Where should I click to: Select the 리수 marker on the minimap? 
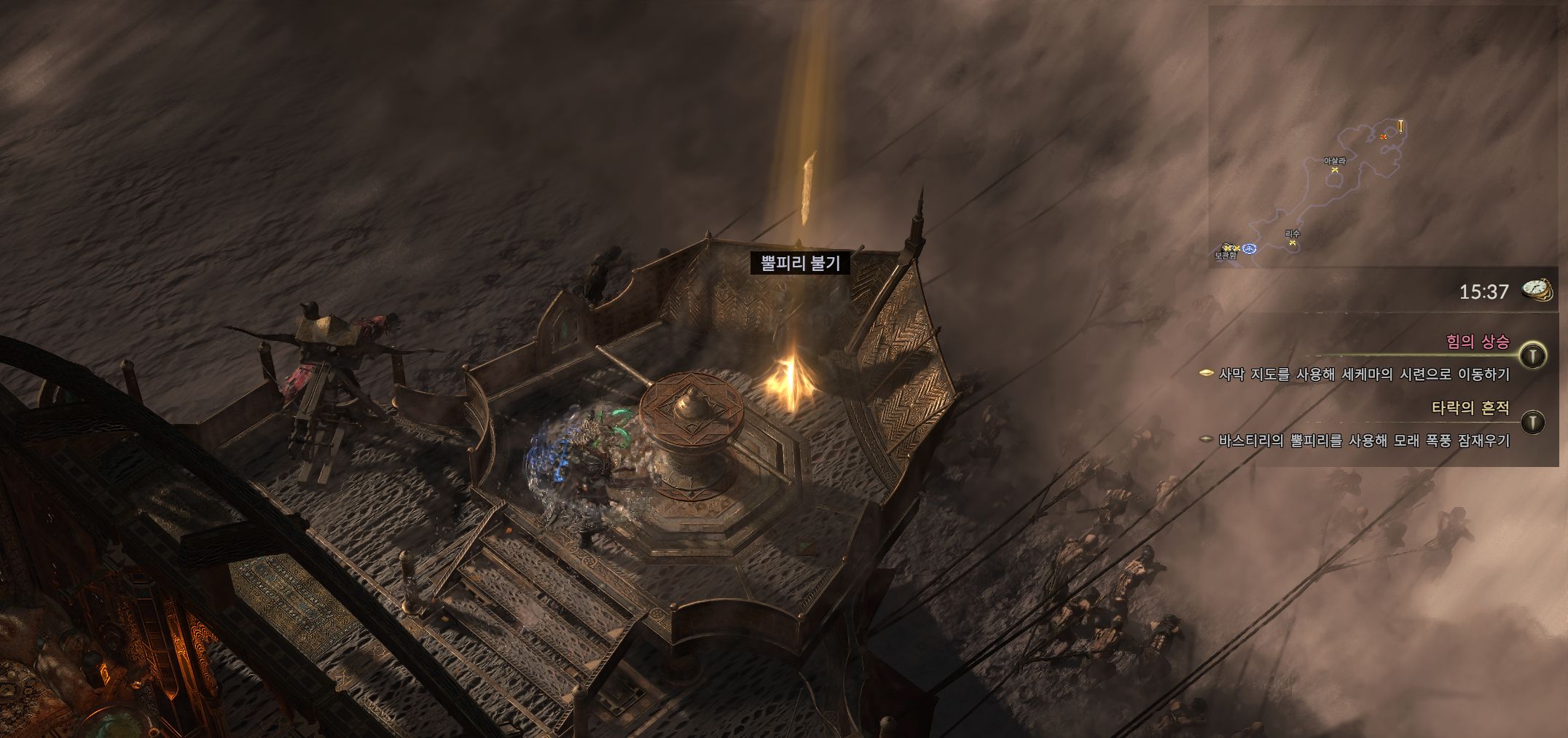(x=1293, y=242)
